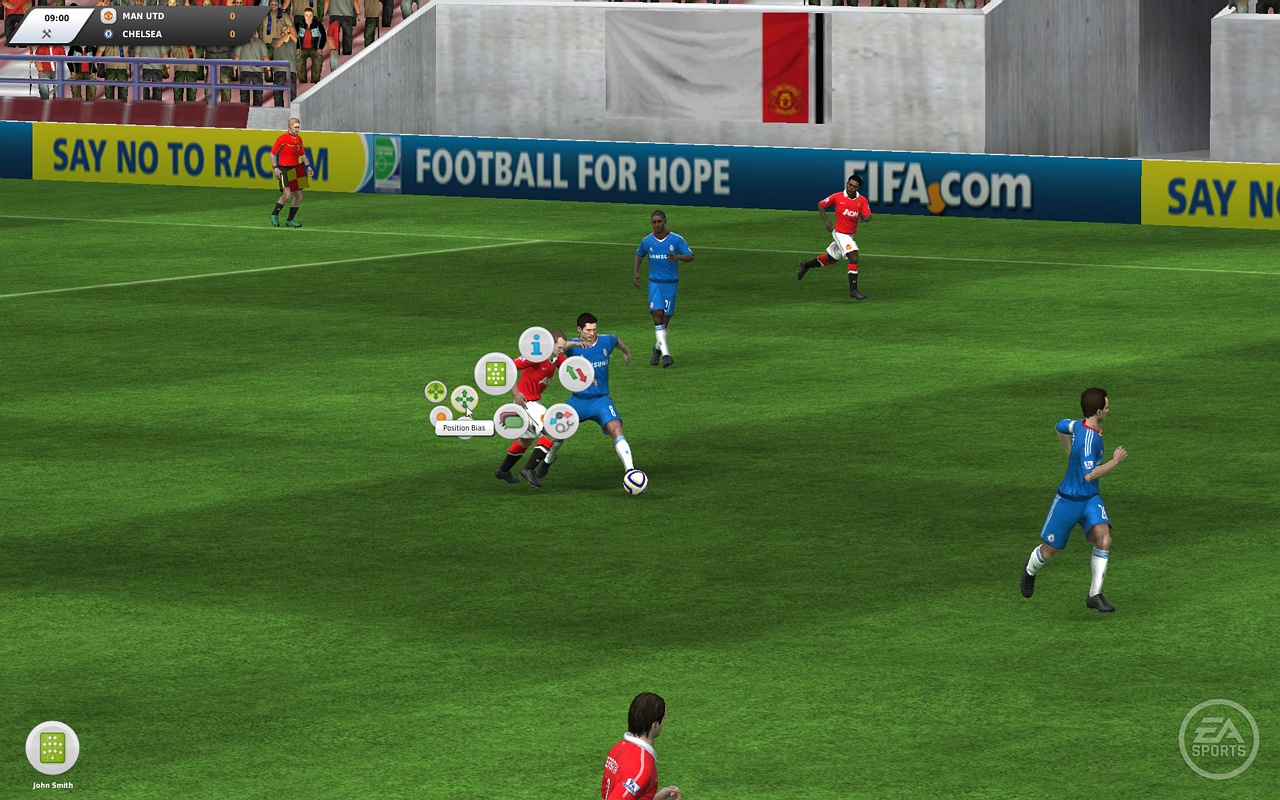This screenshot has width=1280, height=800.
Task: Click the orange player marker icon
Action: tap(441, 417)
